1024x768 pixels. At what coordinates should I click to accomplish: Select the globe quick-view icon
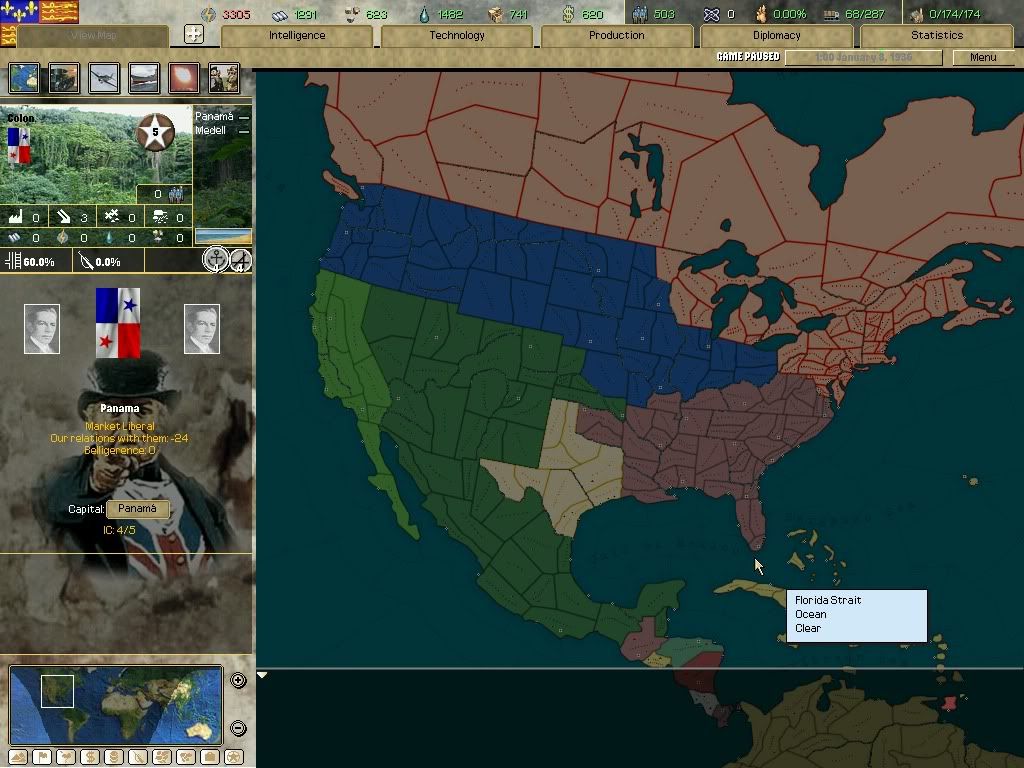[24, 77]
